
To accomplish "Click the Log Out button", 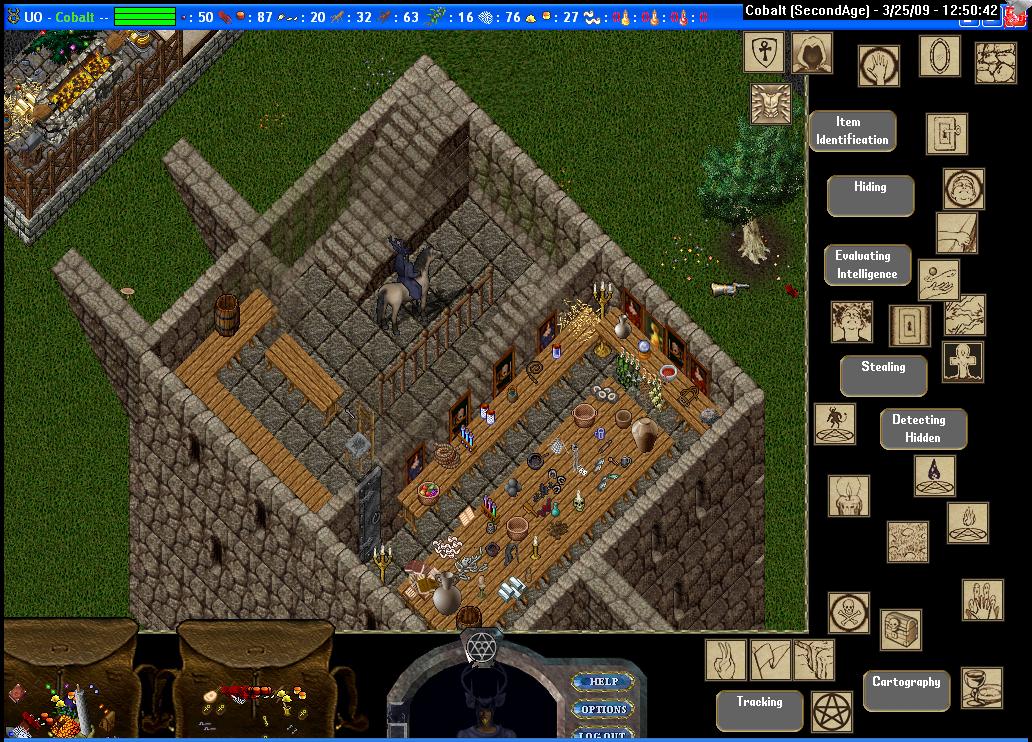I will (603, 735).
